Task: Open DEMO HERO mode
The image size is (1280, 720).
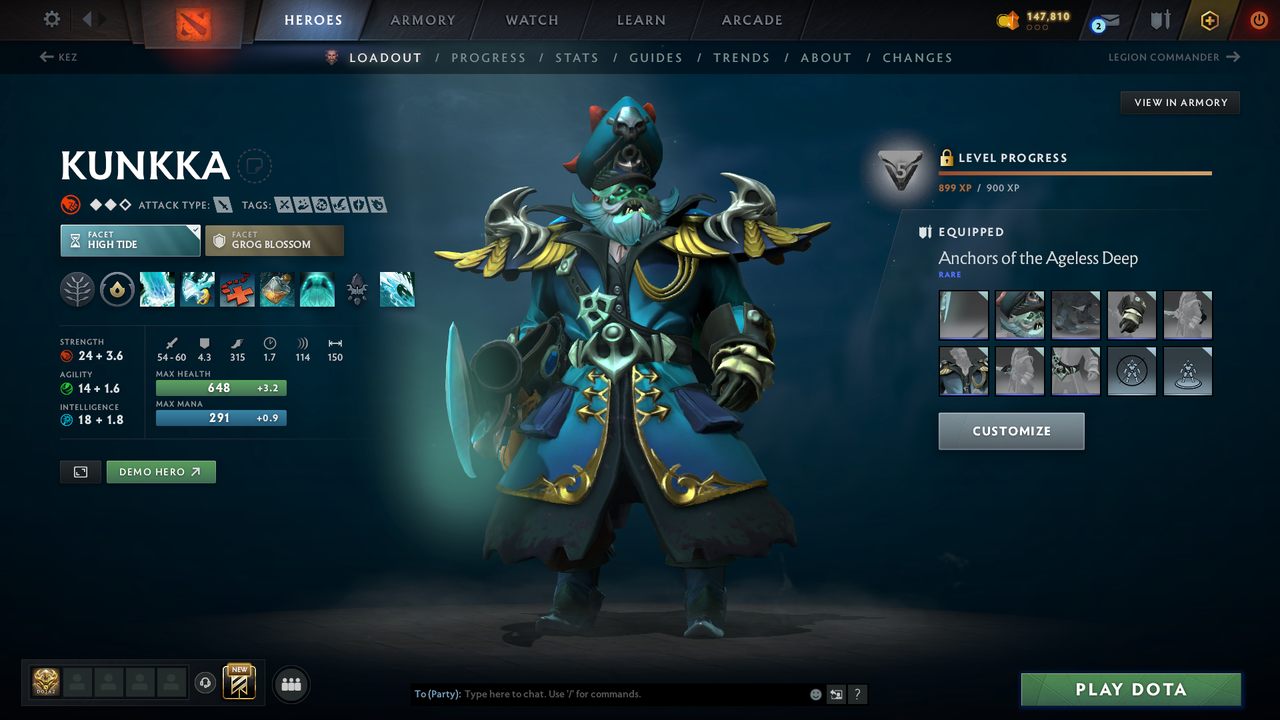Action: 160,471
